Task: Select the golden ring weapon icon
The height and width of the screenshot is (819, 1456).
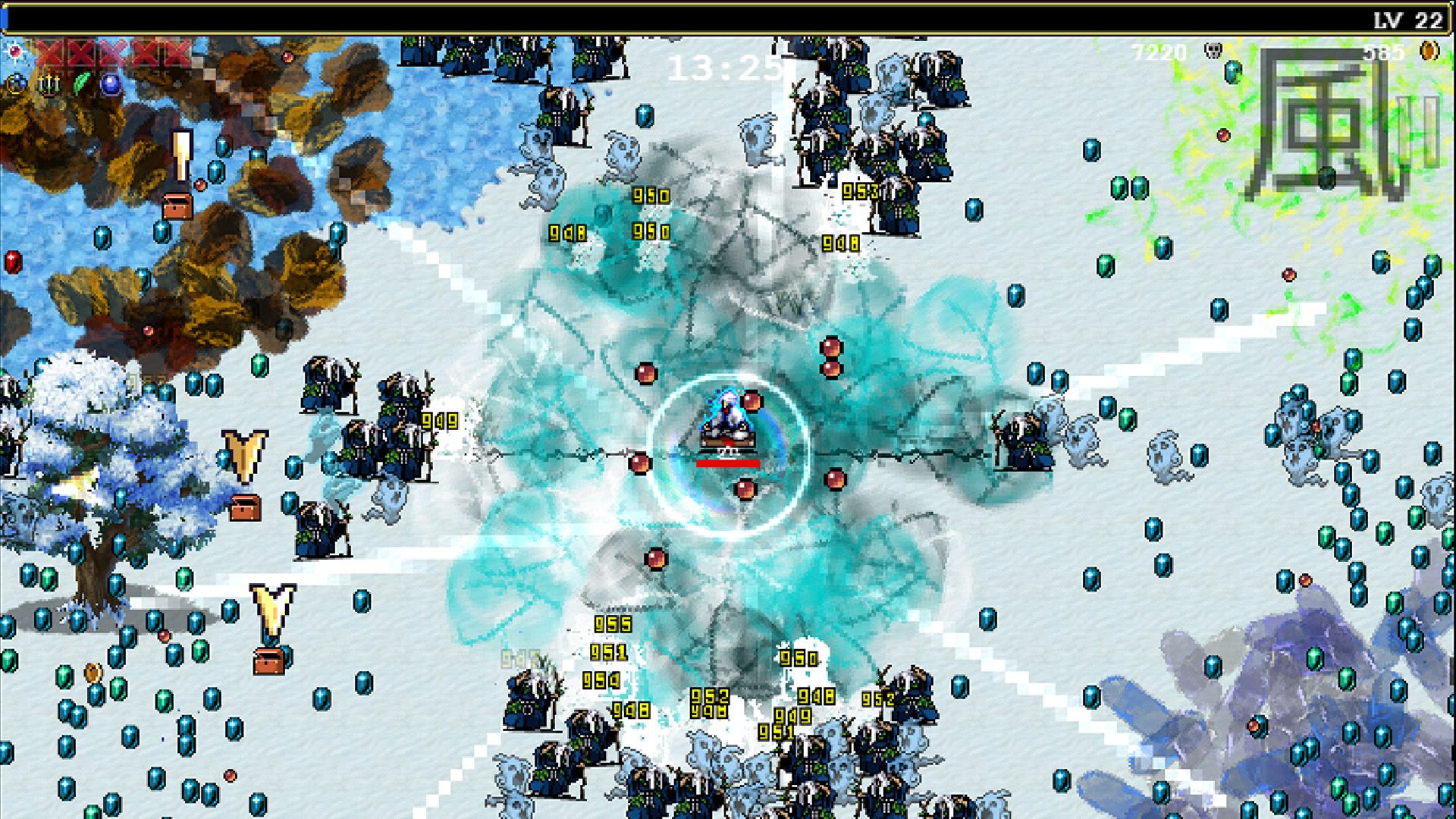Action: pos(15,83)
